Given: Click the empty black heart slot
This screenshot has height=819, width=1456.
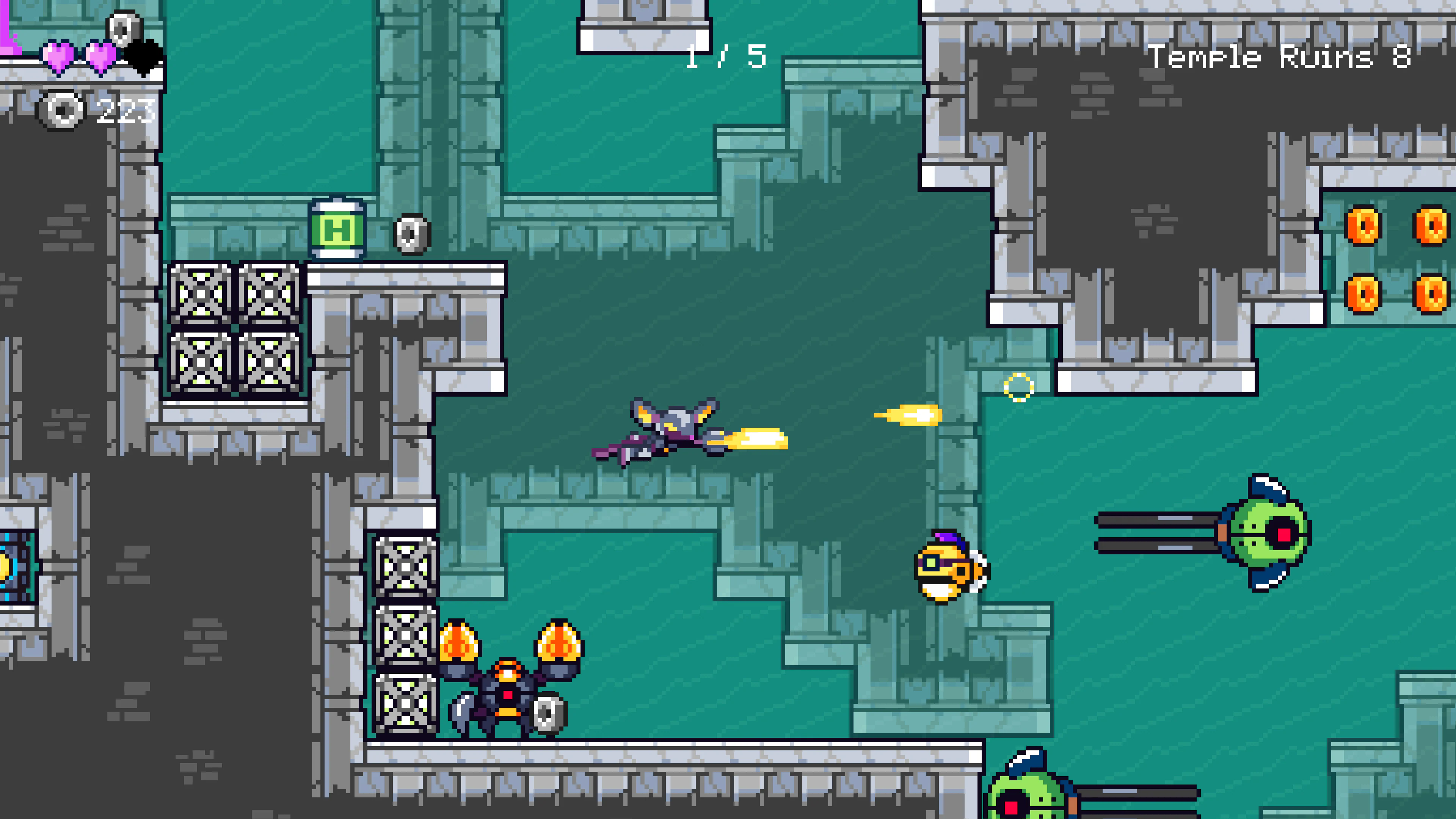Looking at the screenshot, I should click(143, 58).
